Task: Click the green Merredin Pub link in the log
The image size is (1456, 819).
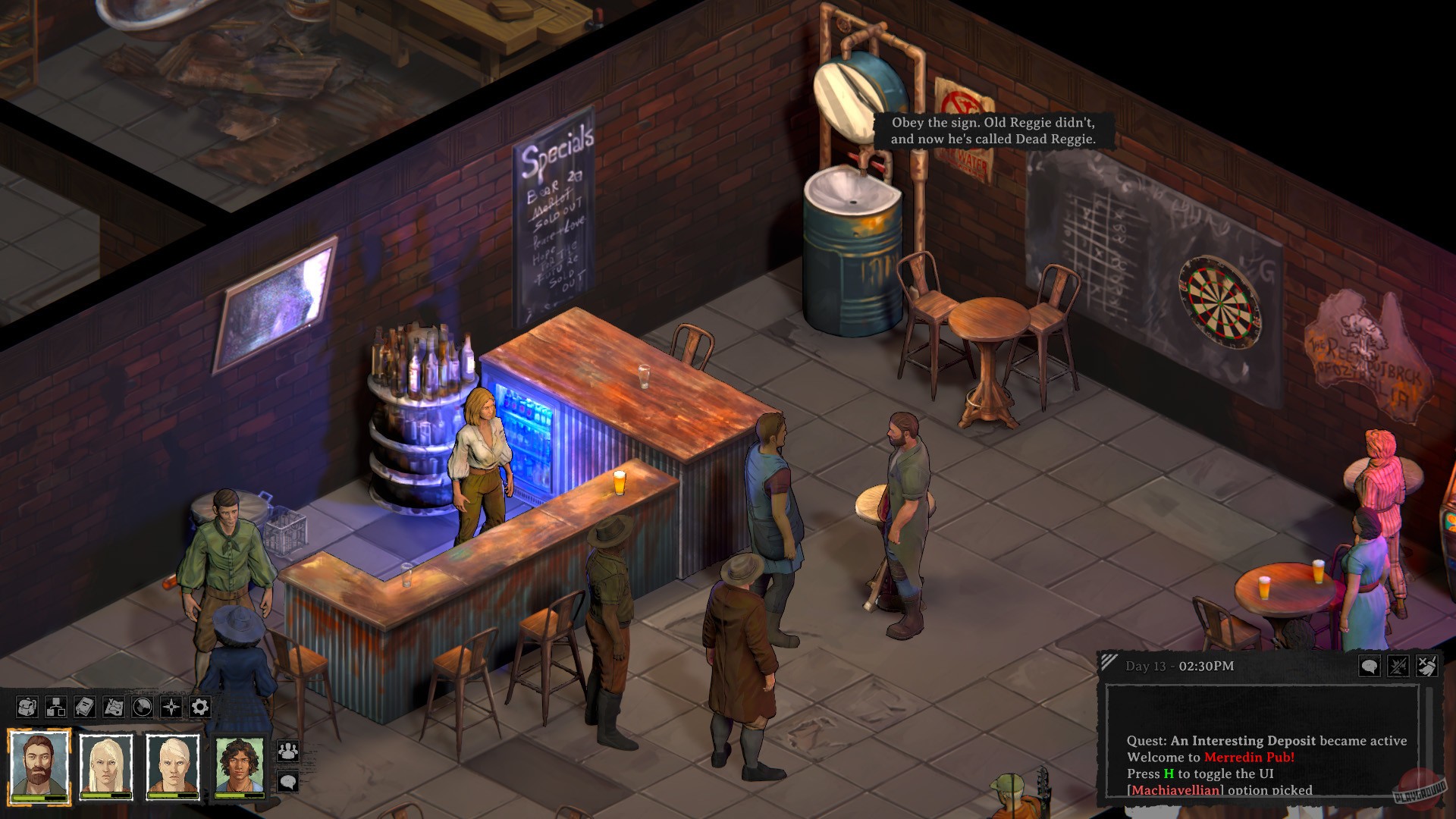Action: pos(1250,757)
